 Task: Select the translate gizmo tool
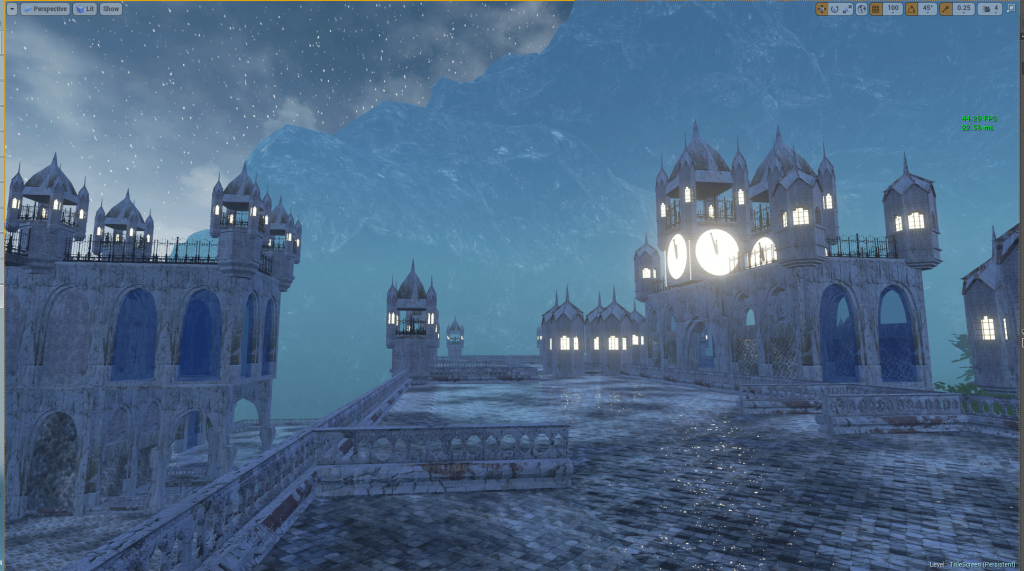(x=822, y=9)
